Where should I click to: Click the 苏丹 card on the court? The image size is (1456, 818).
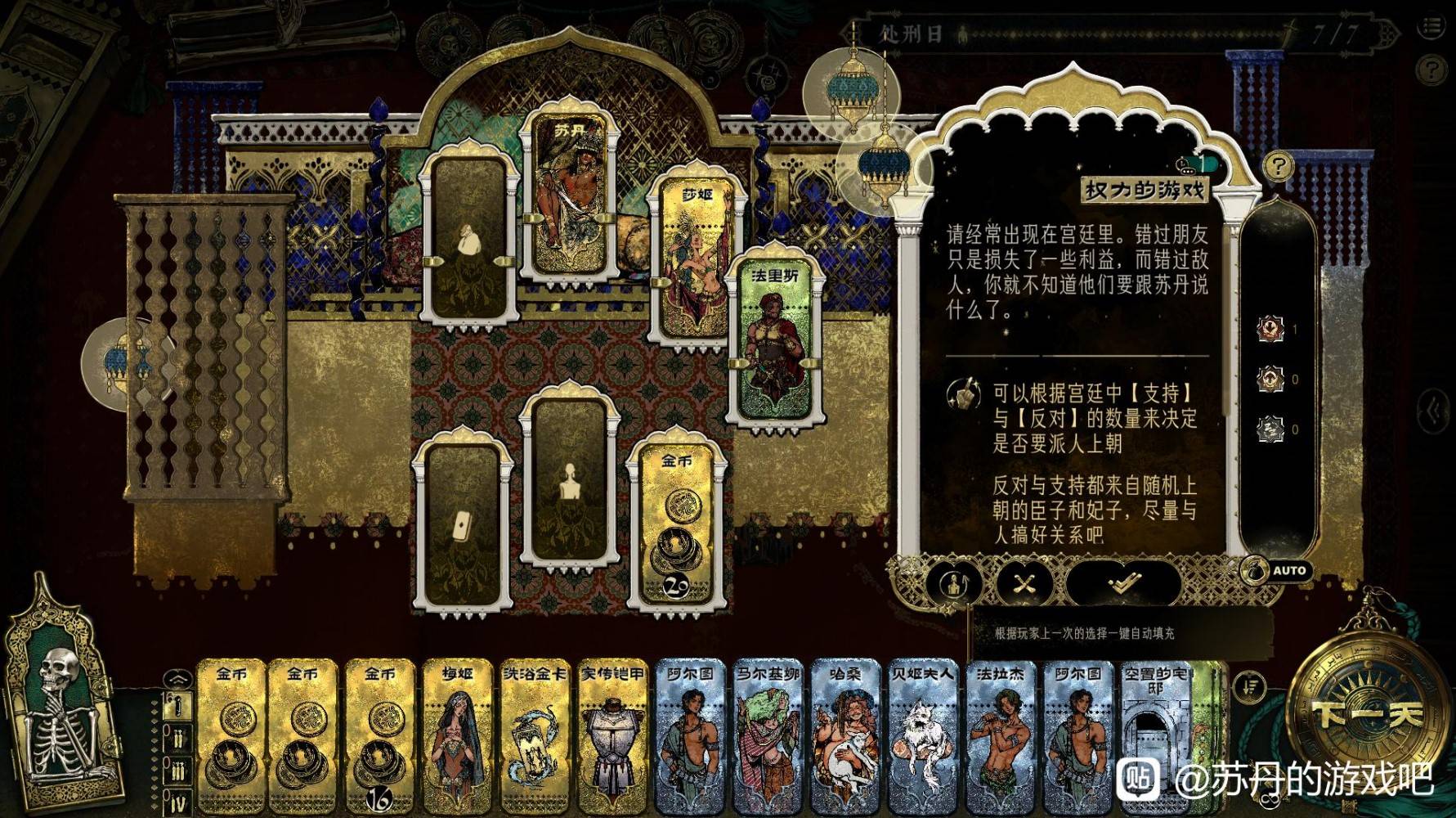click(x=569, y=200)
